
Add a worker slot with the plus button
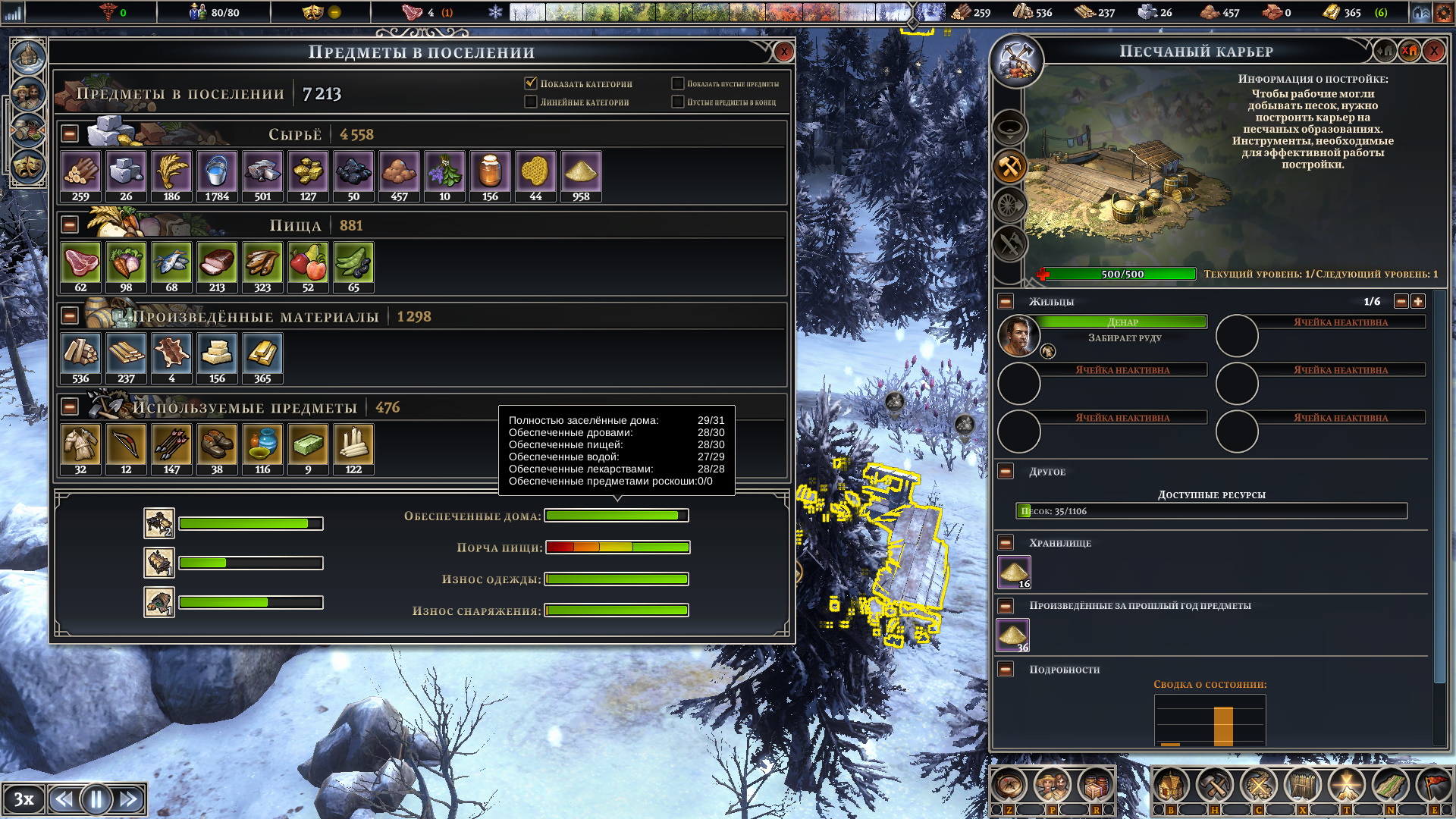tap(1418, 301)
